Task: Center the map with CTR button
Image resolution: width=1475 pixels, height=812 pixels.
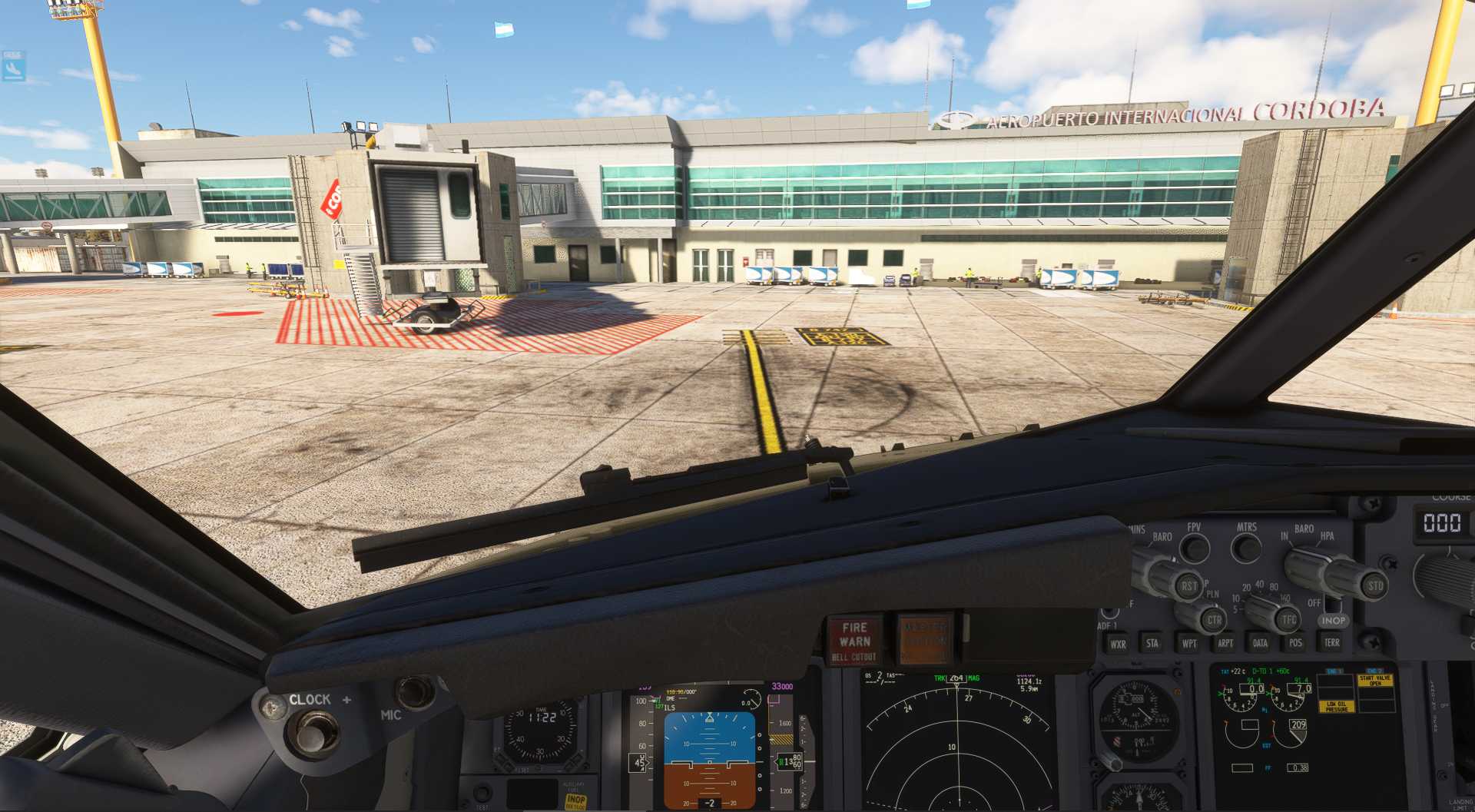Action: tap(1214, 620)
